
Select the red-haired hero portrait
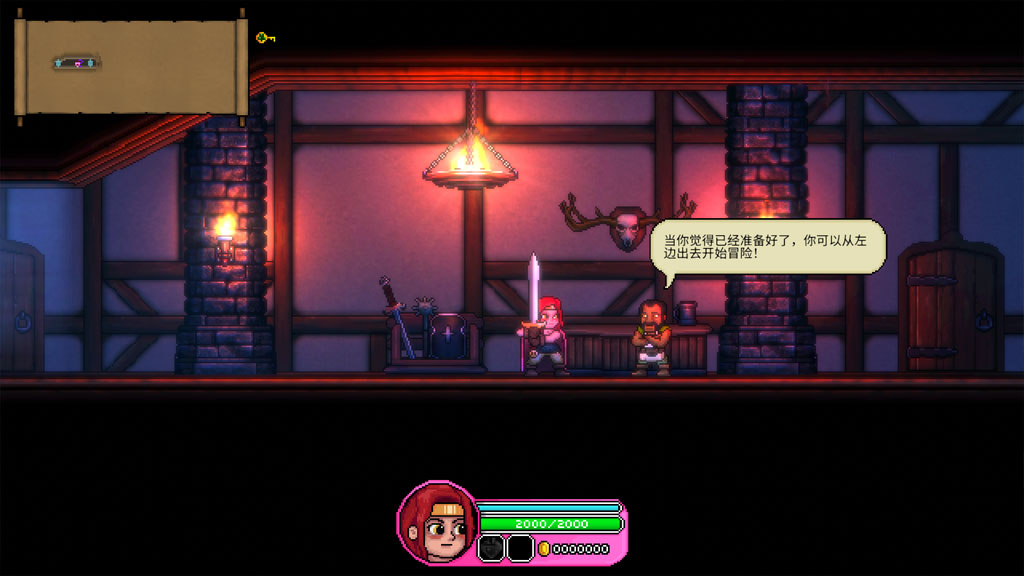pos(436,523)
